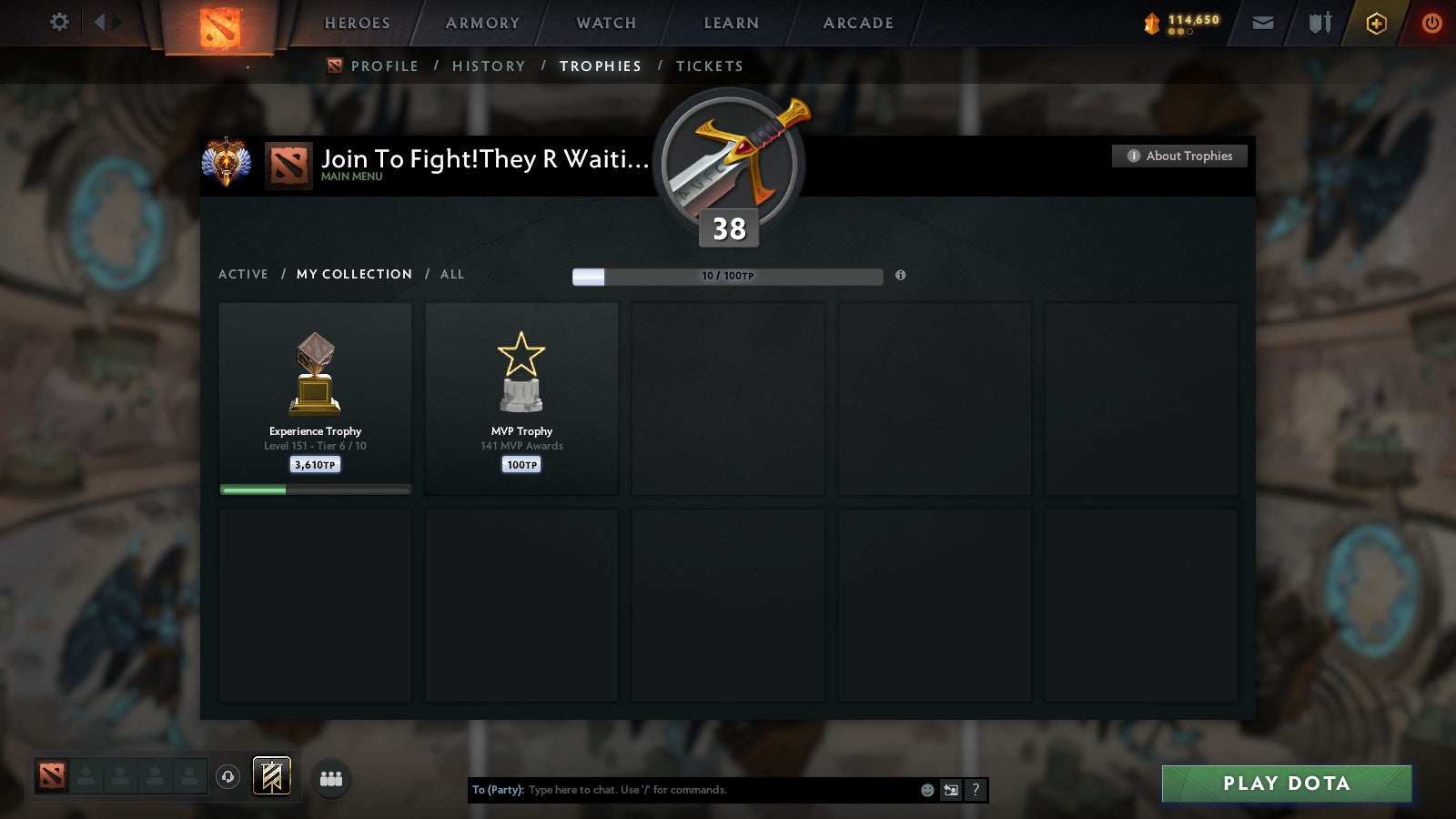Click the Dota 2 logo in top bar
The image size is (1456, 819).
click(x=216, y=23)
